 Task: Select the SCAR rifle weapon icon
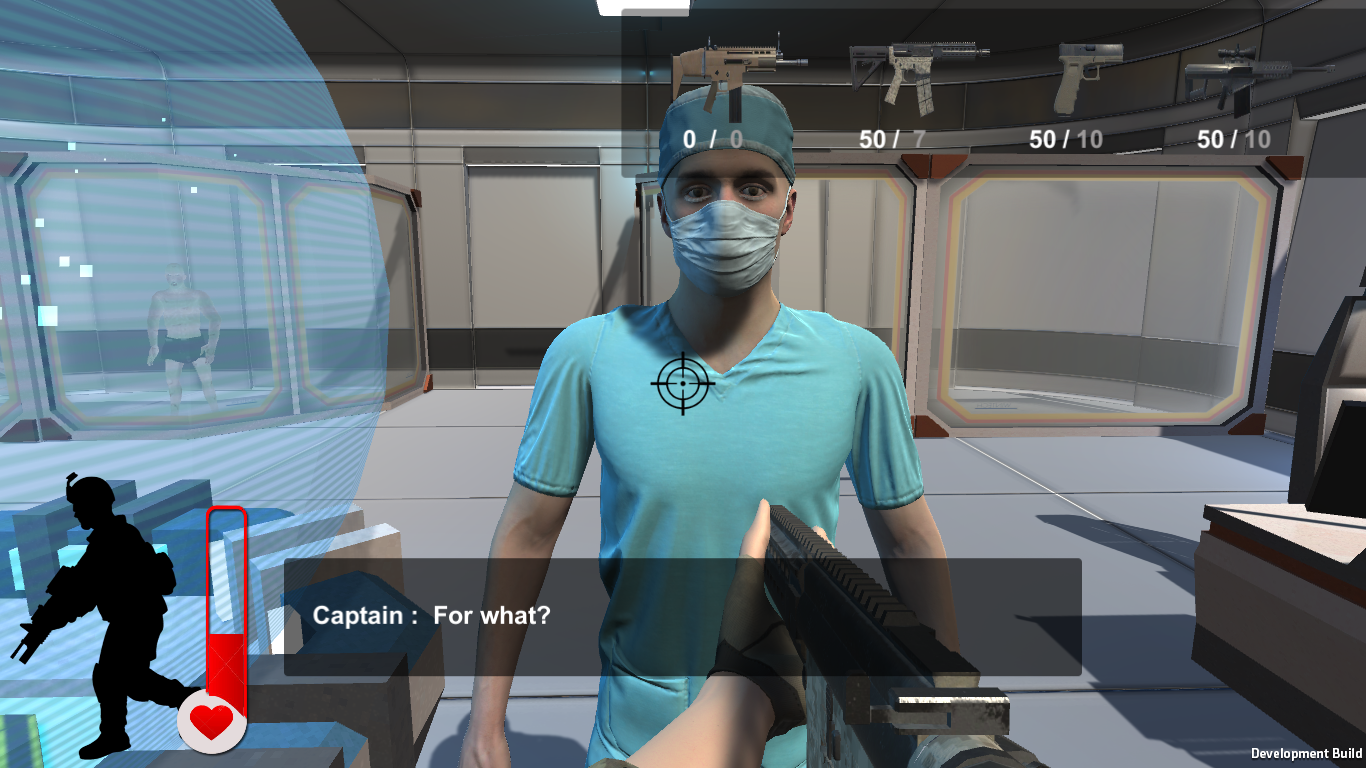(740, 68)
